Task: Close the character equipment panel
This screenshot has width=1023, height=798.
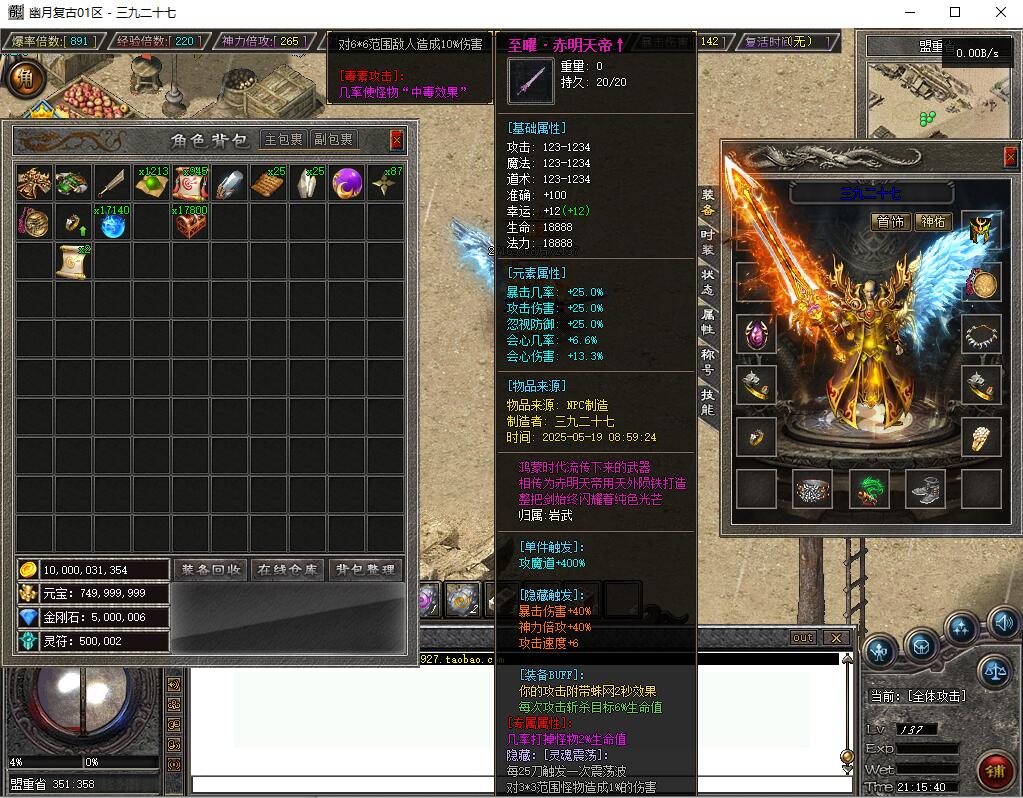Action: pyautogui.click(x=1010, y=157)
